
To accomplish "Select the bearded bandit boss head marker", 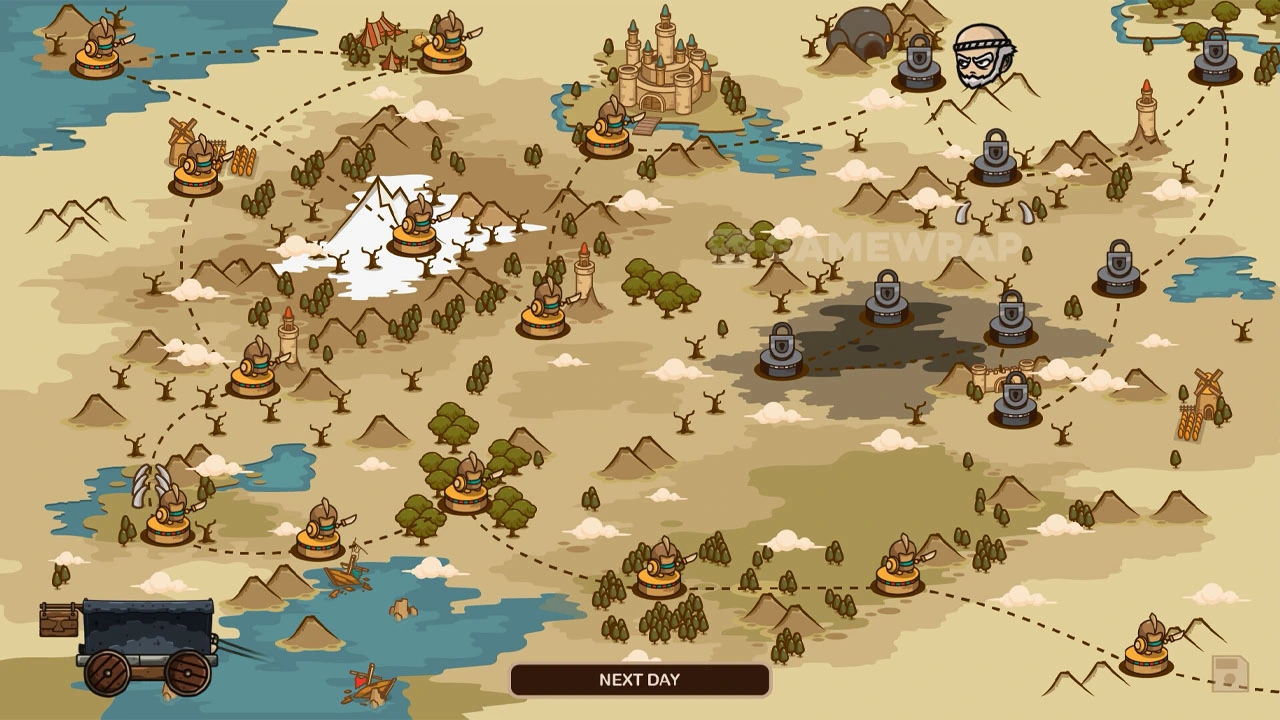I will [984, 57].
